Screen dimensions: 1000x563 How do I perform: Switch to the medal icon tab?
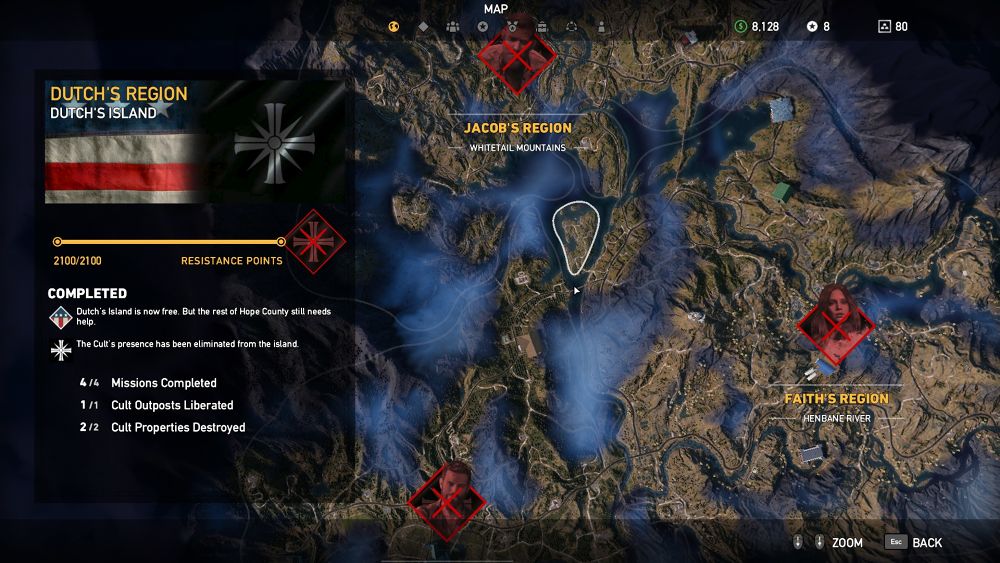(x=513, y=27)
